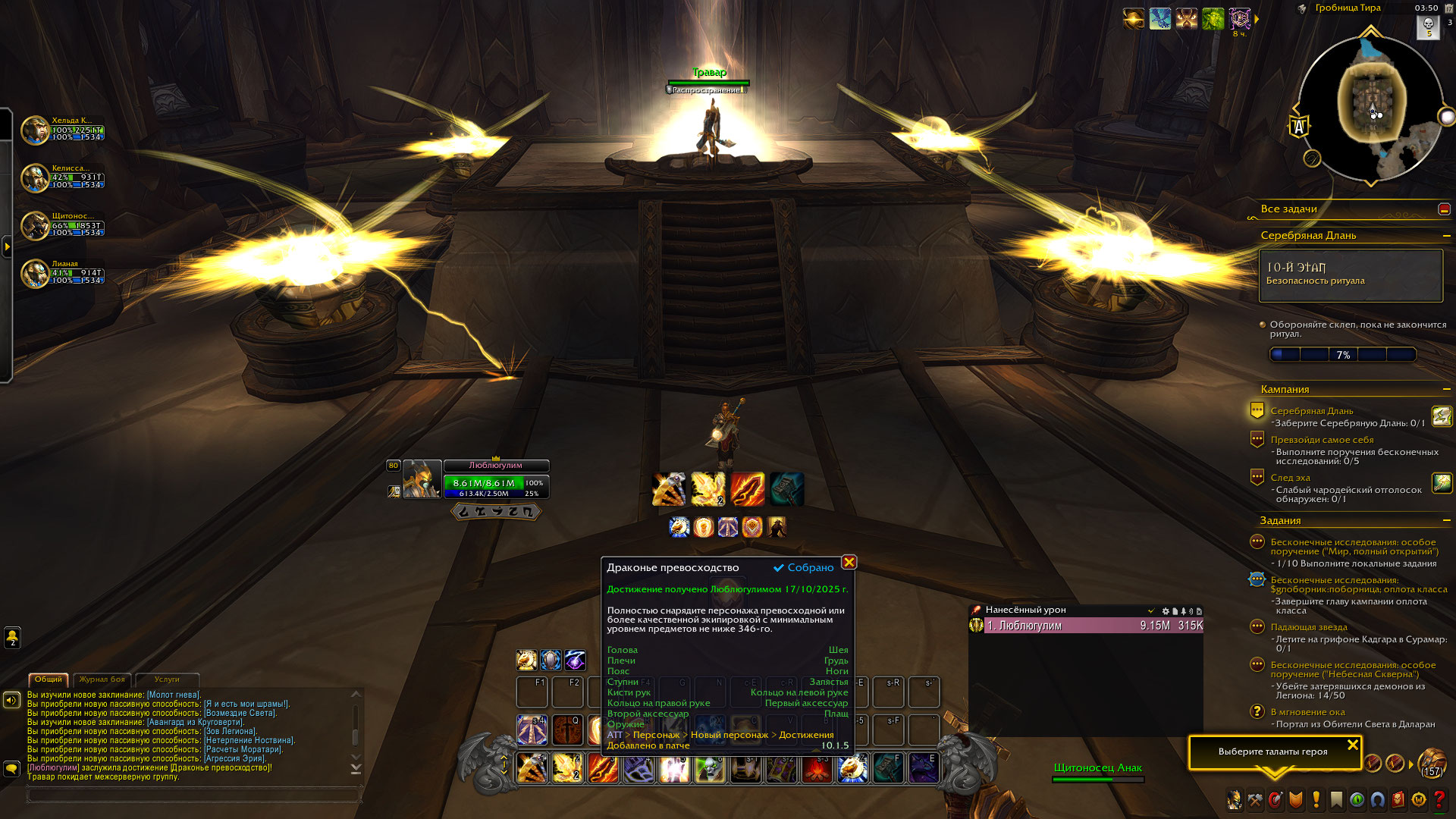Collapse the Все задачи objective tracker
This screenshot has height=819, width=1456.
[1444, 209]
